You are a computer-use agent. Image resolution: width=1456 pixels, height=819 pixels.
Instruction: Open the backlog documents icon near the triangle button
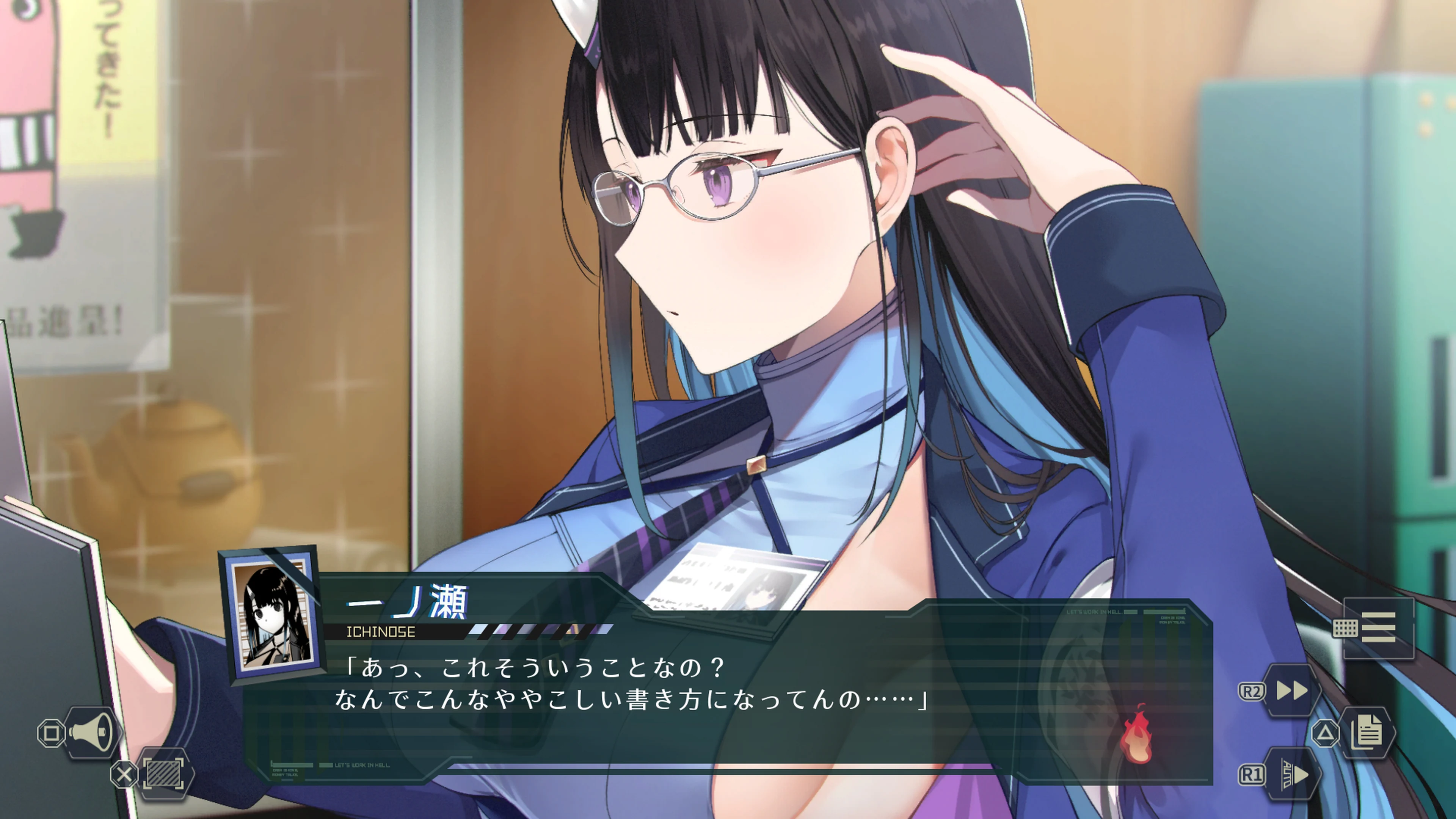pyautogui.click(x=1367, y=733)
